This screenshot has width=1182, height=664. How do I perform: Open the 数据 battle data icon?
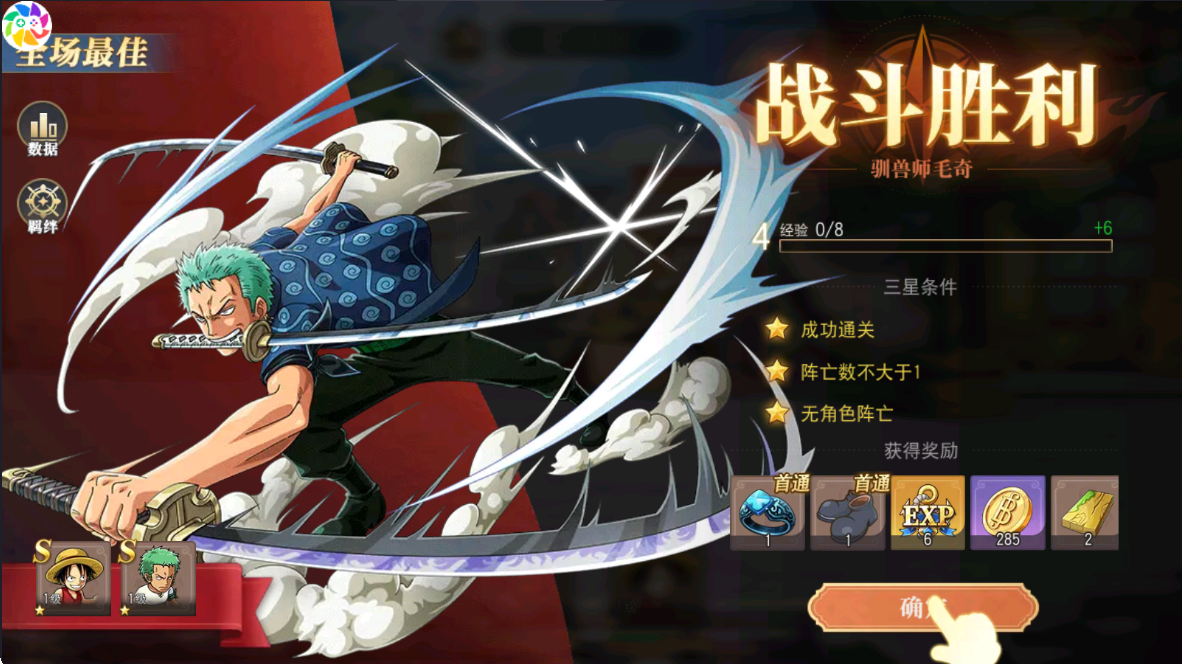43,126
